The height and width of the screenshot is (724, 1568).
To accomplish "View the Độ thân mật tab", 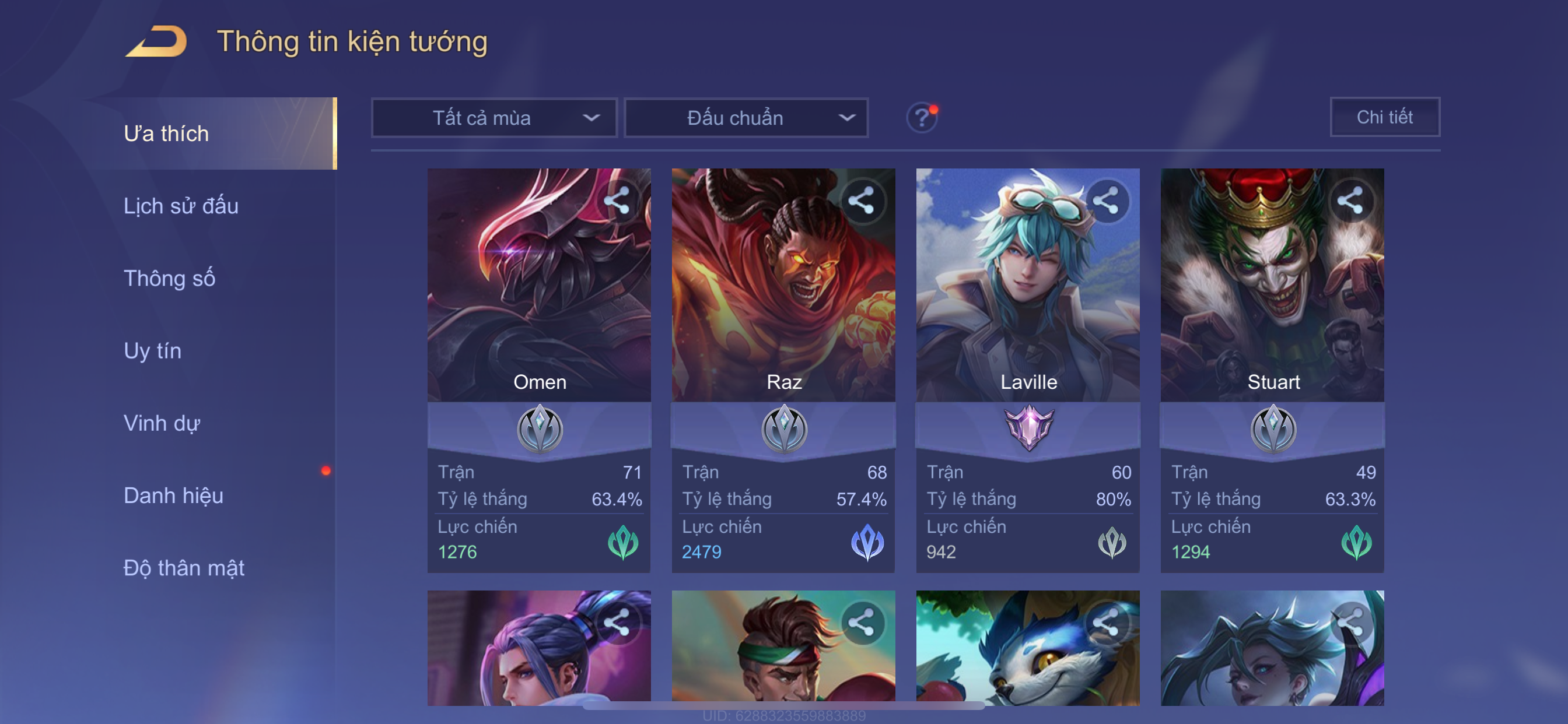I will (184, 568).
